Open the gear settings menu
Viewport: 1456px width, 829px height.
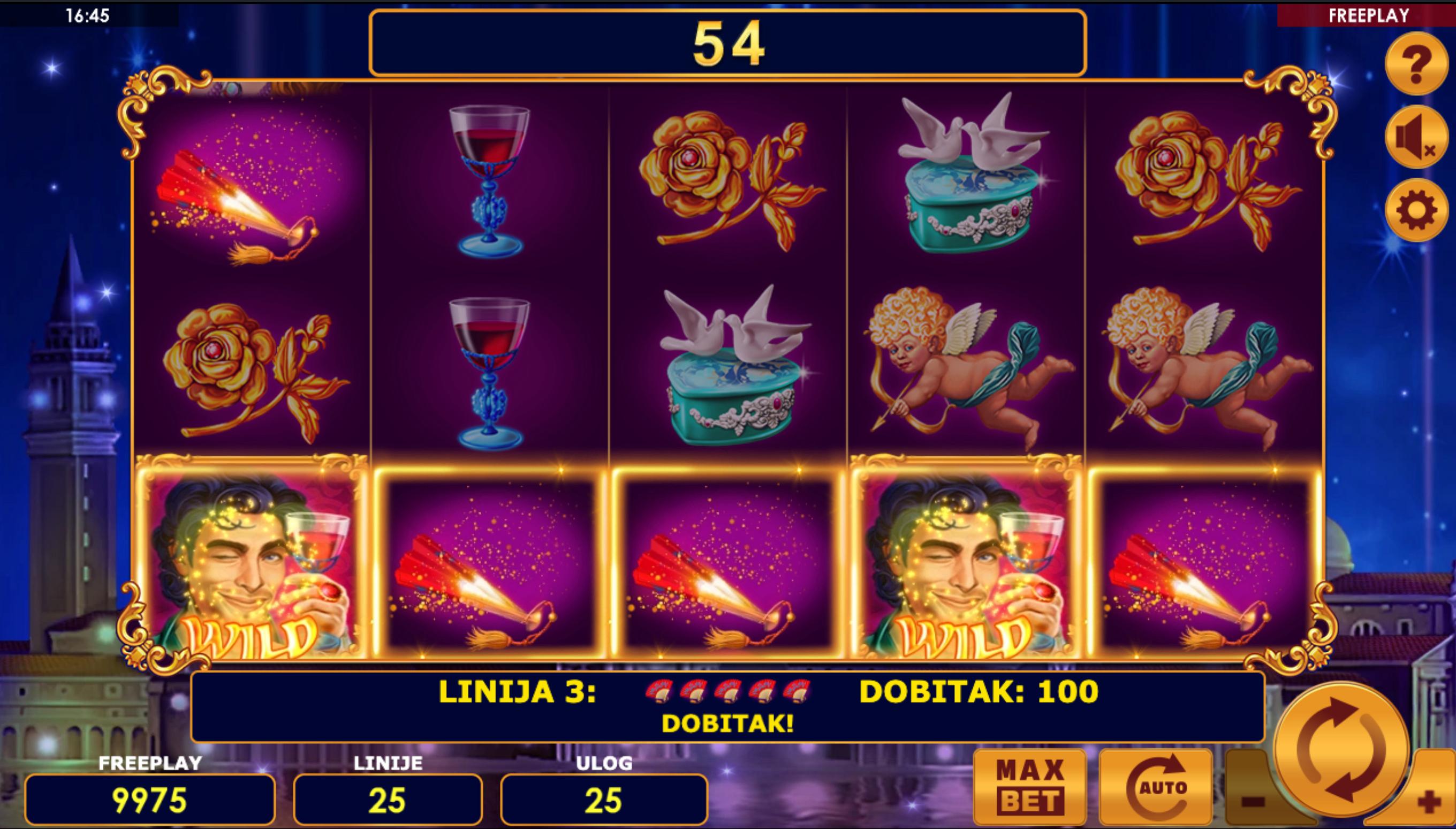click(x=1416, y=210)
